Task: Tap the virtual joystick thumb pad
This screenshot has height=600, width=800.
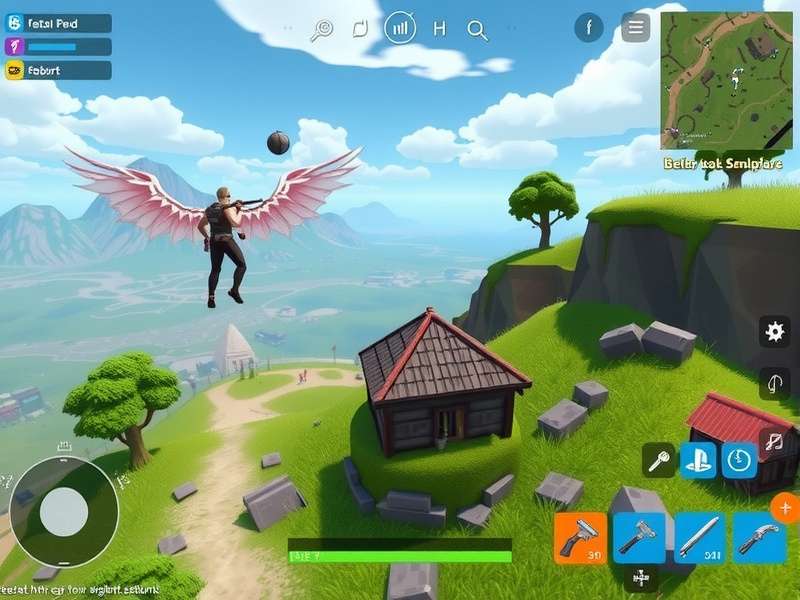Action: [x=63, y=511]
